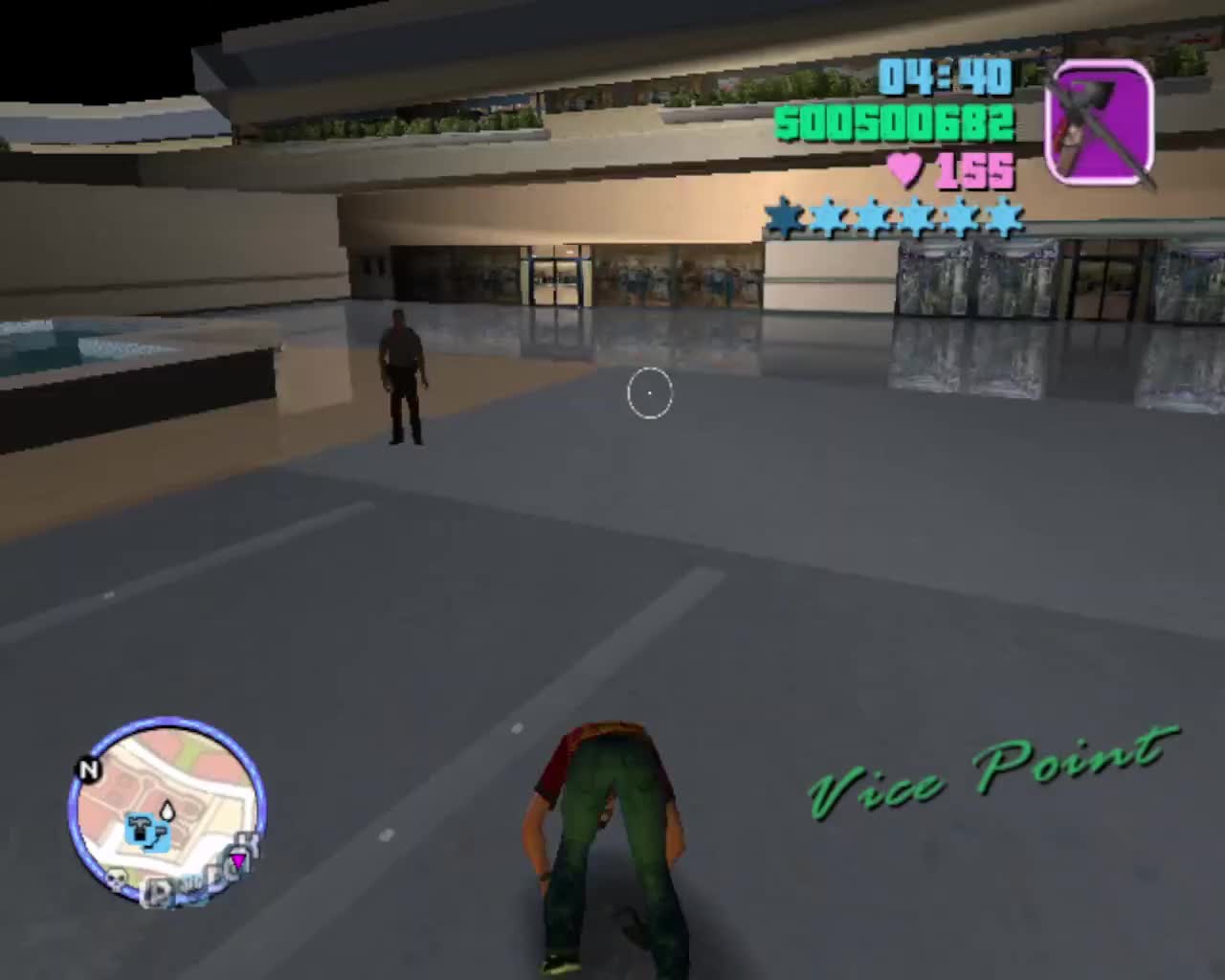Screen dimensions: 1225x980
Task: Click the N compass marker on the radar
Action: point(90,768)
